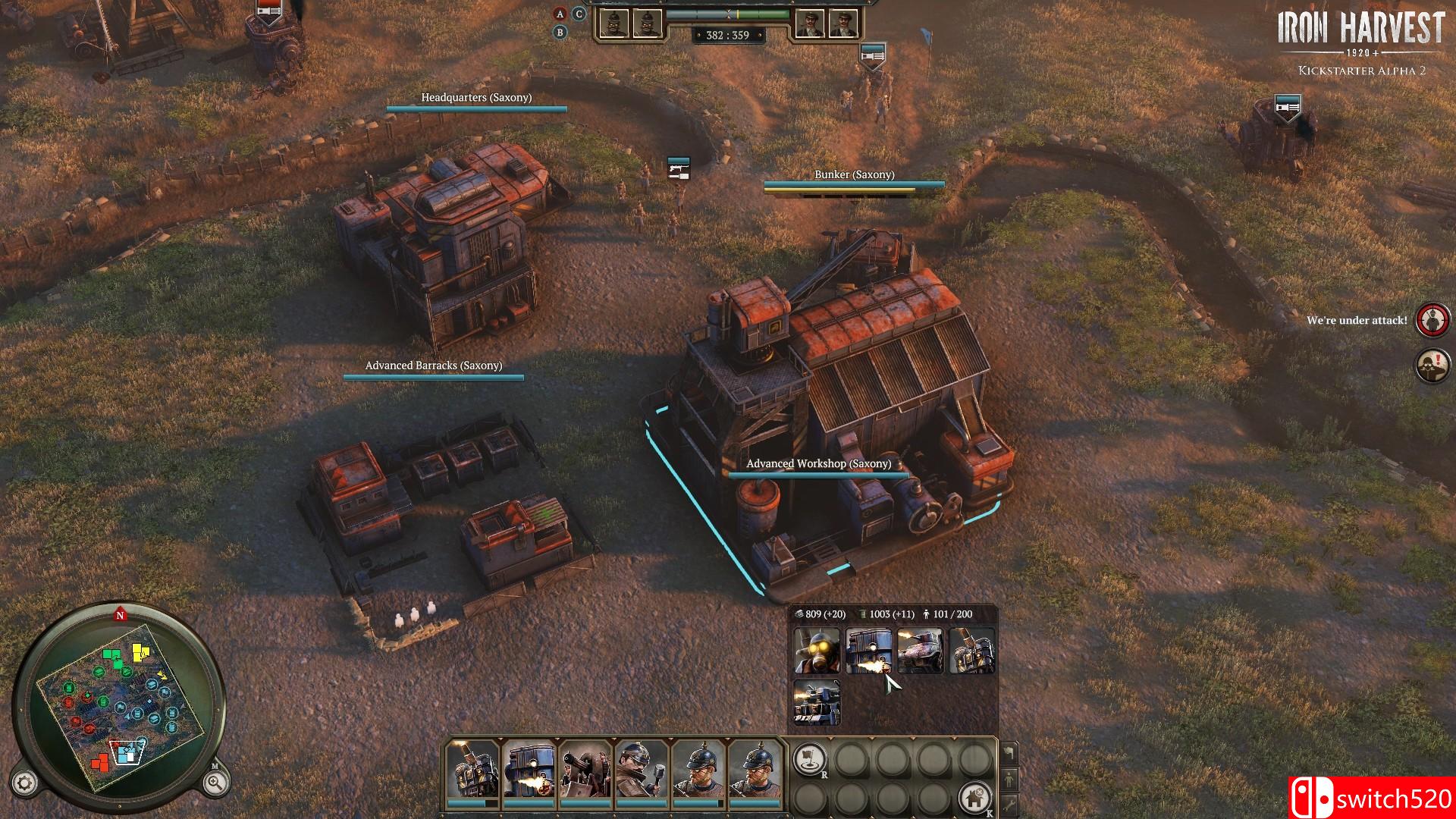The image size is (1456, 819).
Task: Open the gas-mask soldier alert notification
Action: tap(1432, 366)
